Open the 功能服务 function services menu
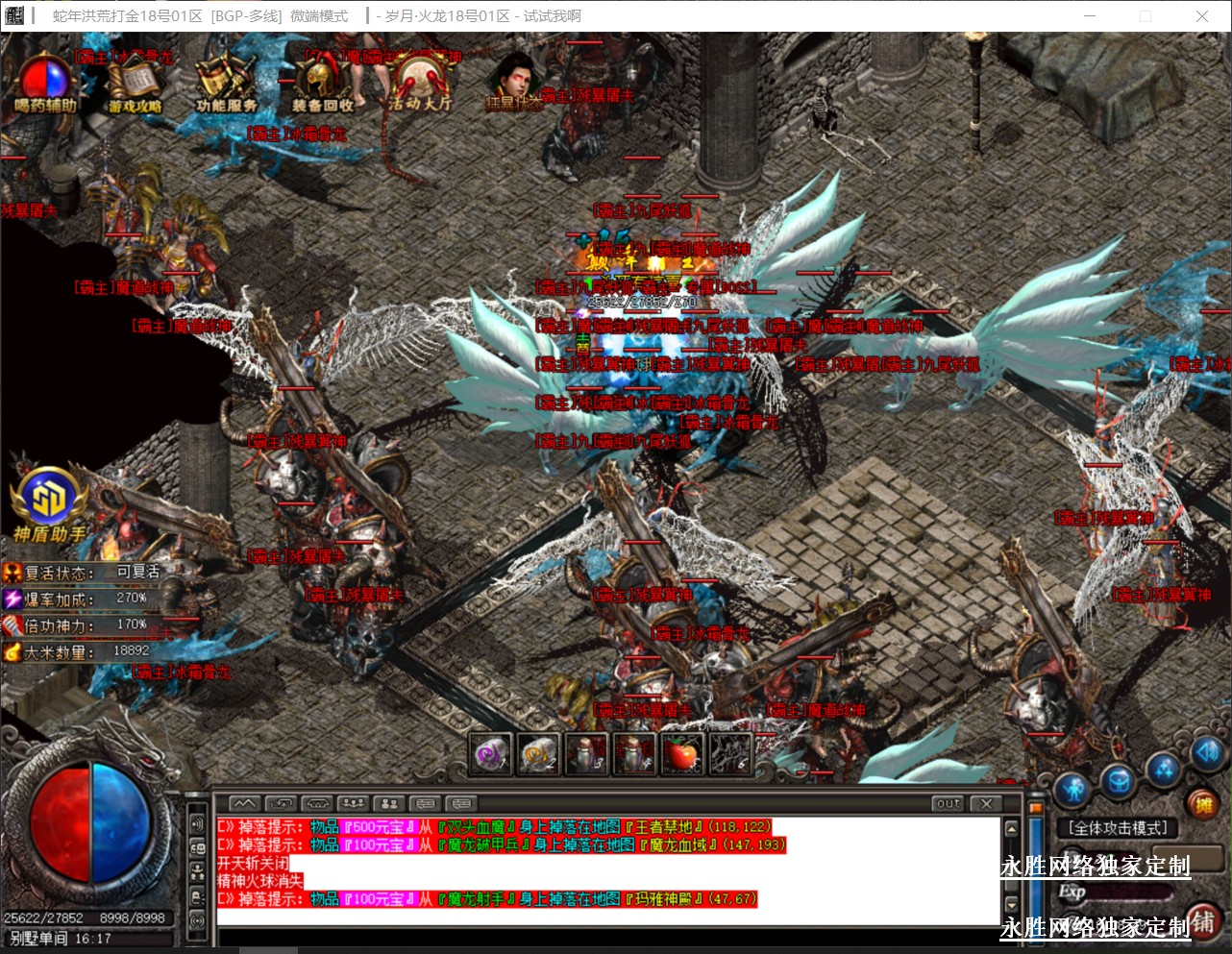This screenshot has width=1232, height=954. 226,83
